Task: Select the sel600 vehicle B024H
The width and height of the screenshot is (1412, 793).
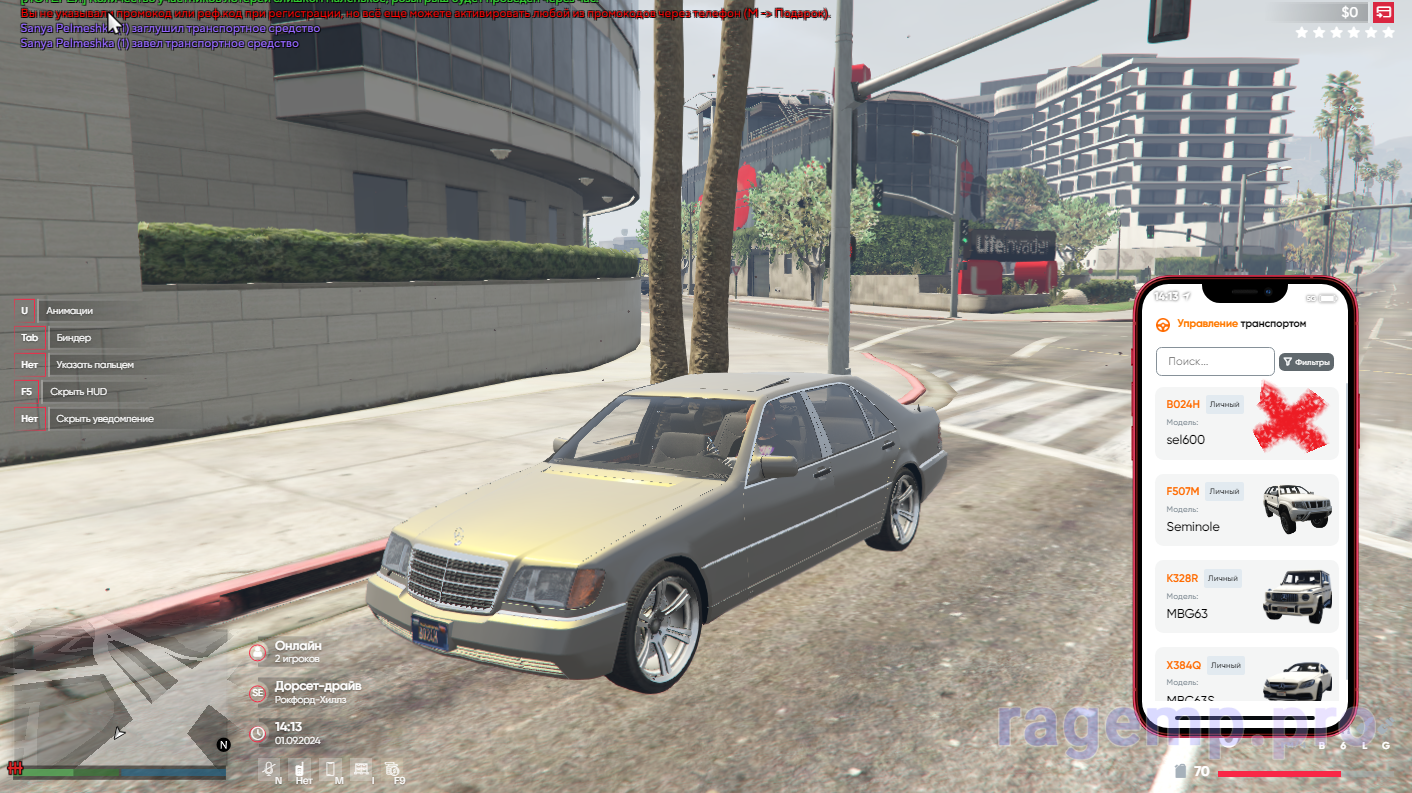Action: tap(1246, 423)
